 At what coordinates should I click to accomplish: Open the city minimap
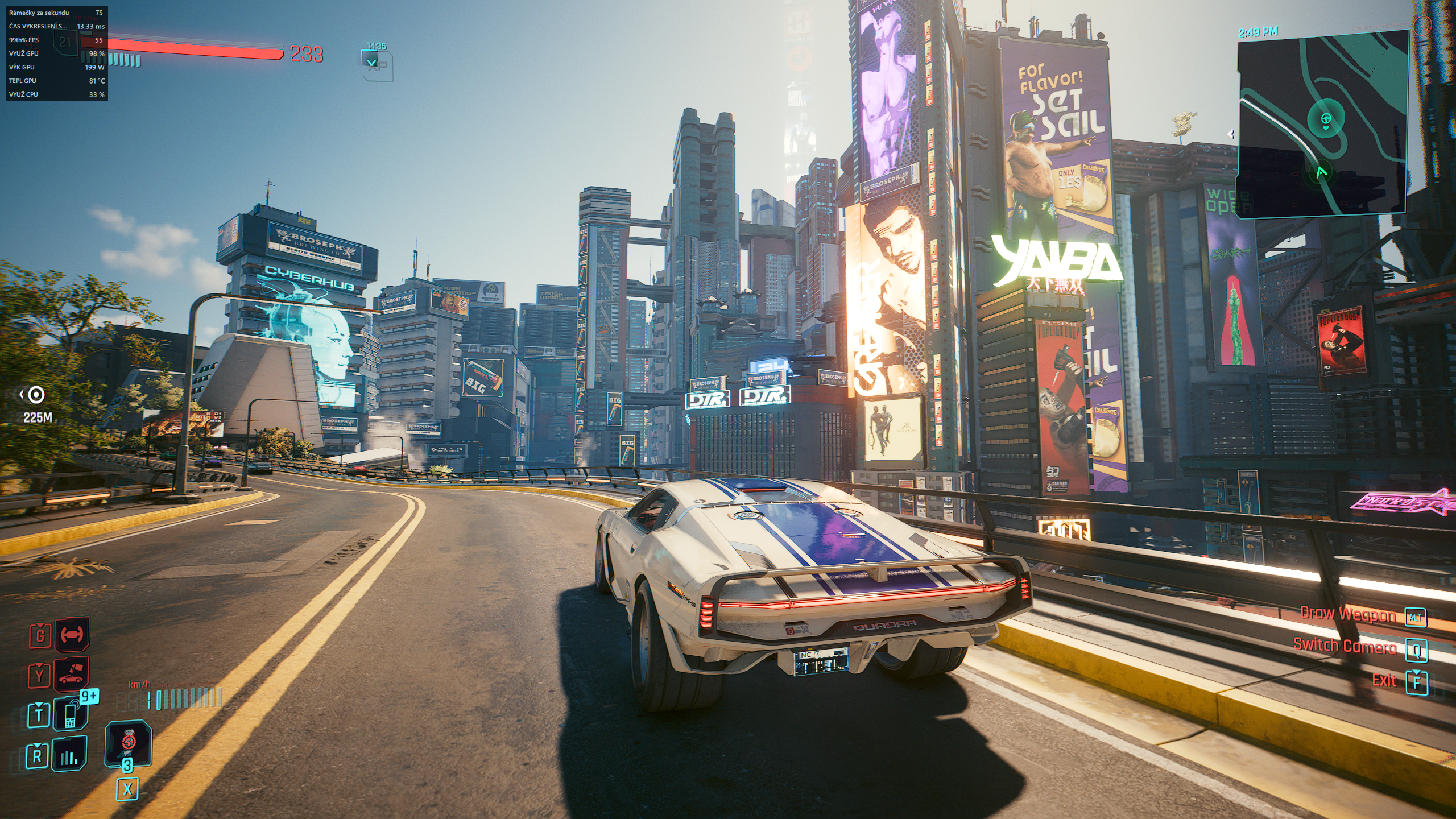click(x=1322, y=122)
